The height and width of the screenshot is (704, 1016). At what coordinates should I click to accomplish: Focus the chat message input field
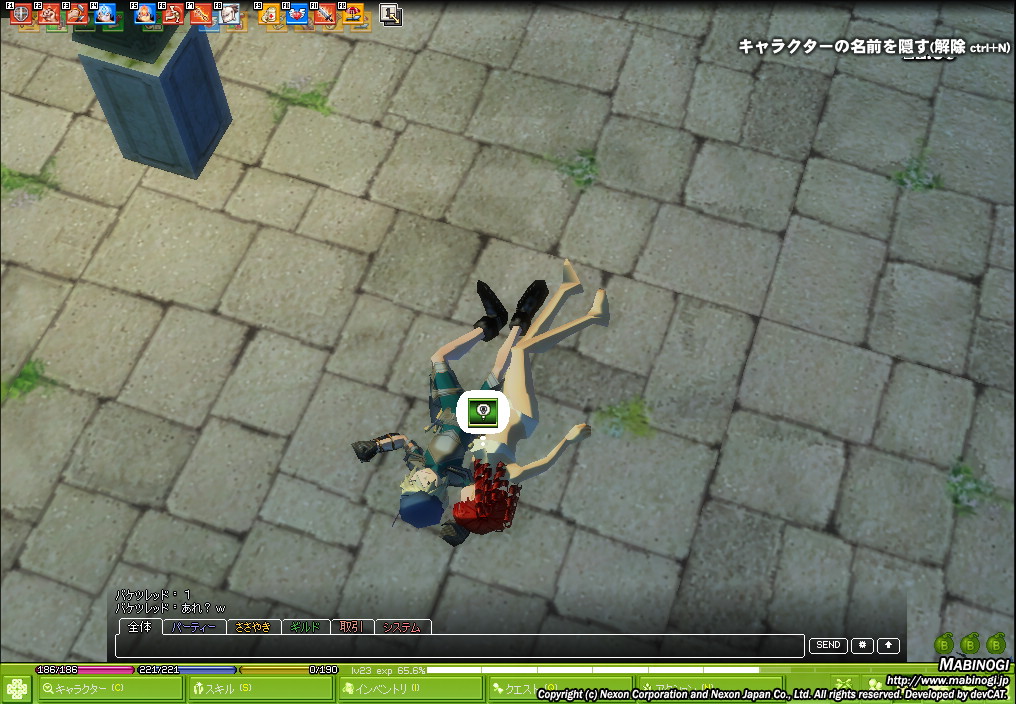tap(460, 646)
